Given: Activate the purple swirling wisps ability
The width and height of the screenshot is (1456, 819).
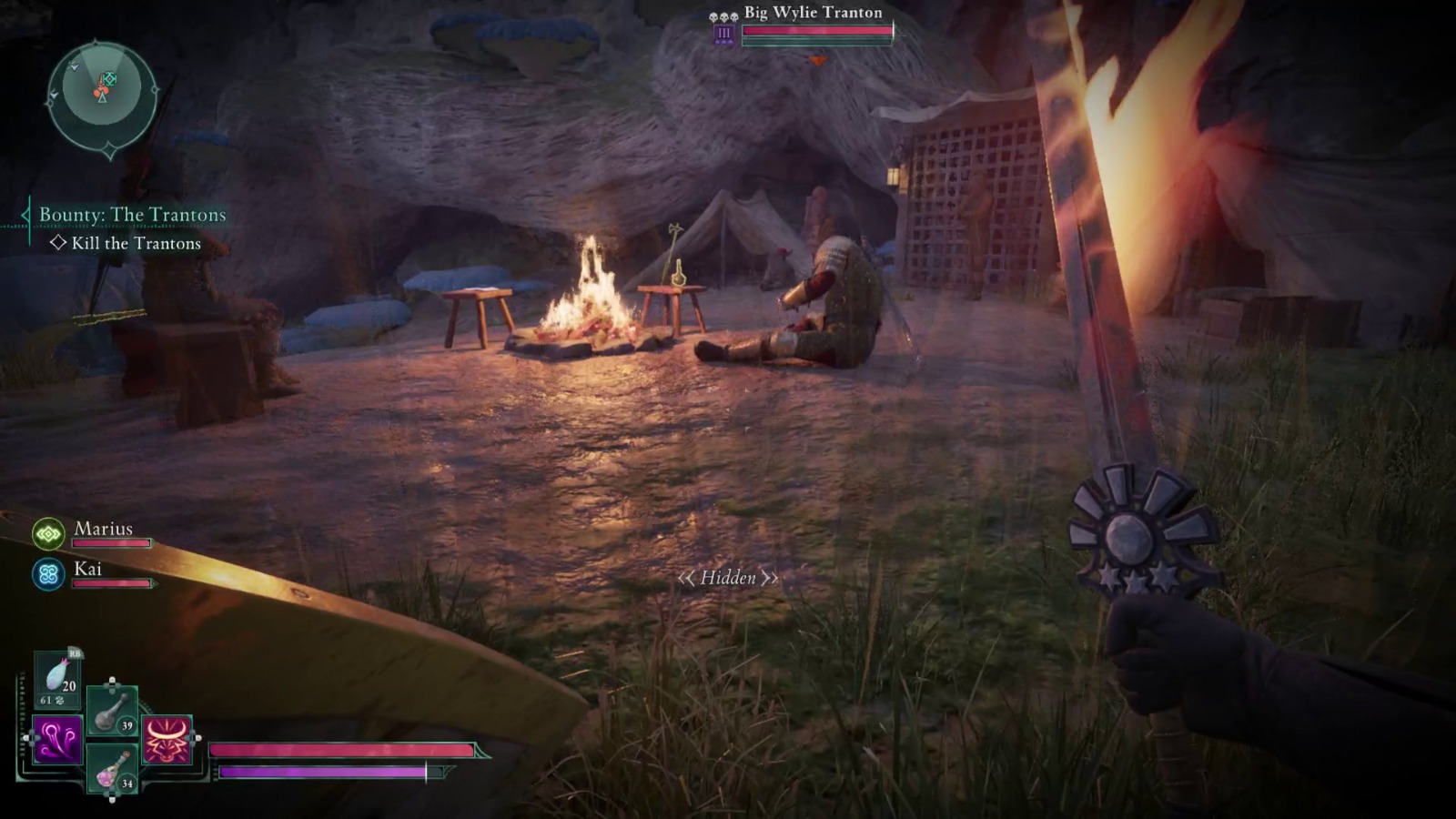Looking at the screenshot, I should (x=56, y=738).
